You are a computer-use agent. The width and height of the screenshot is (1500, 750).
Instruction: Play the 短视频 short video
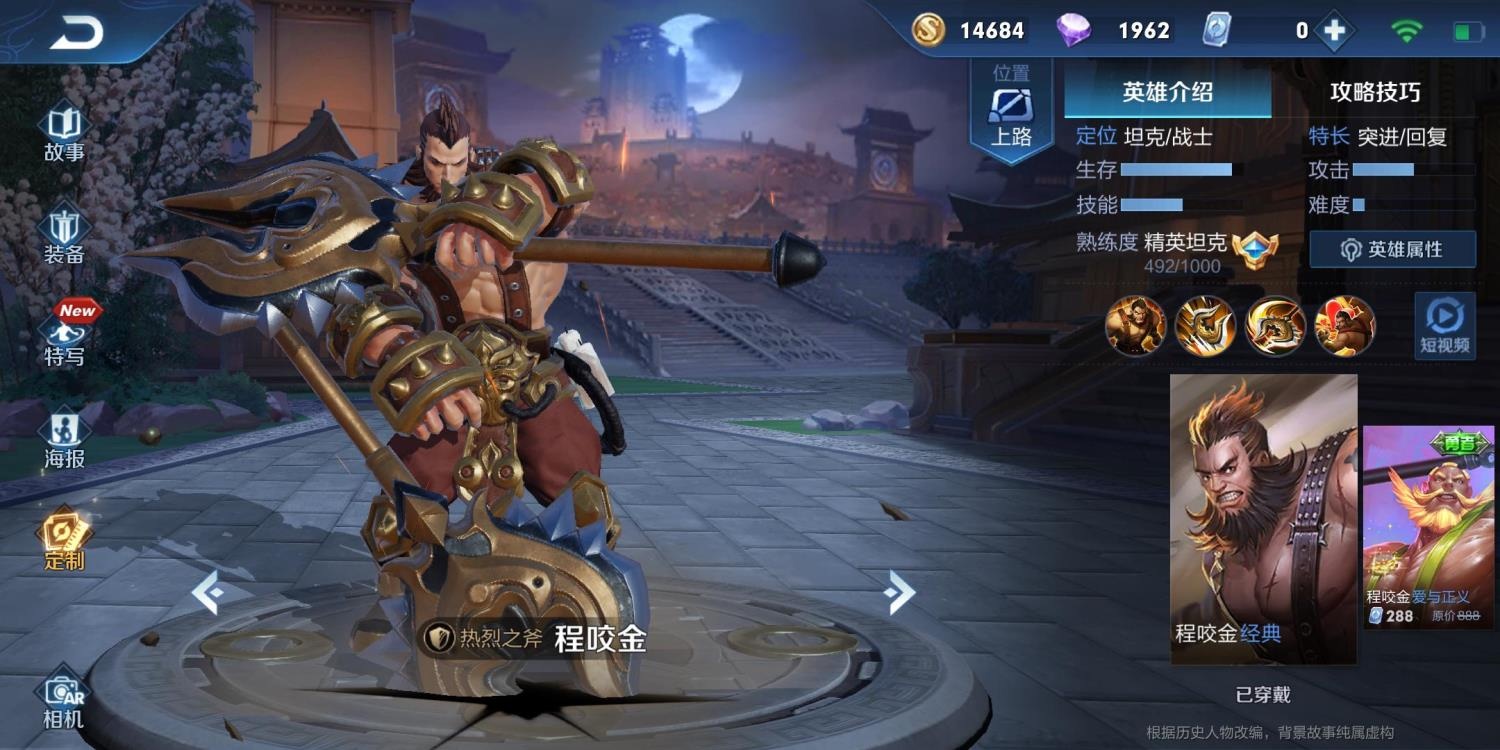pyautogui.click(x=1444, y=326)
